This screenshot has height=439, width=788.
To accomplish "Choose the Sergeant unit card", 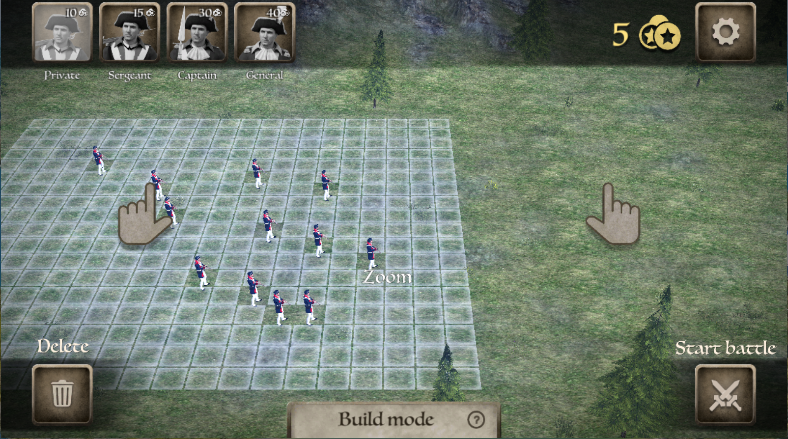I will click(x=130, y=33).
